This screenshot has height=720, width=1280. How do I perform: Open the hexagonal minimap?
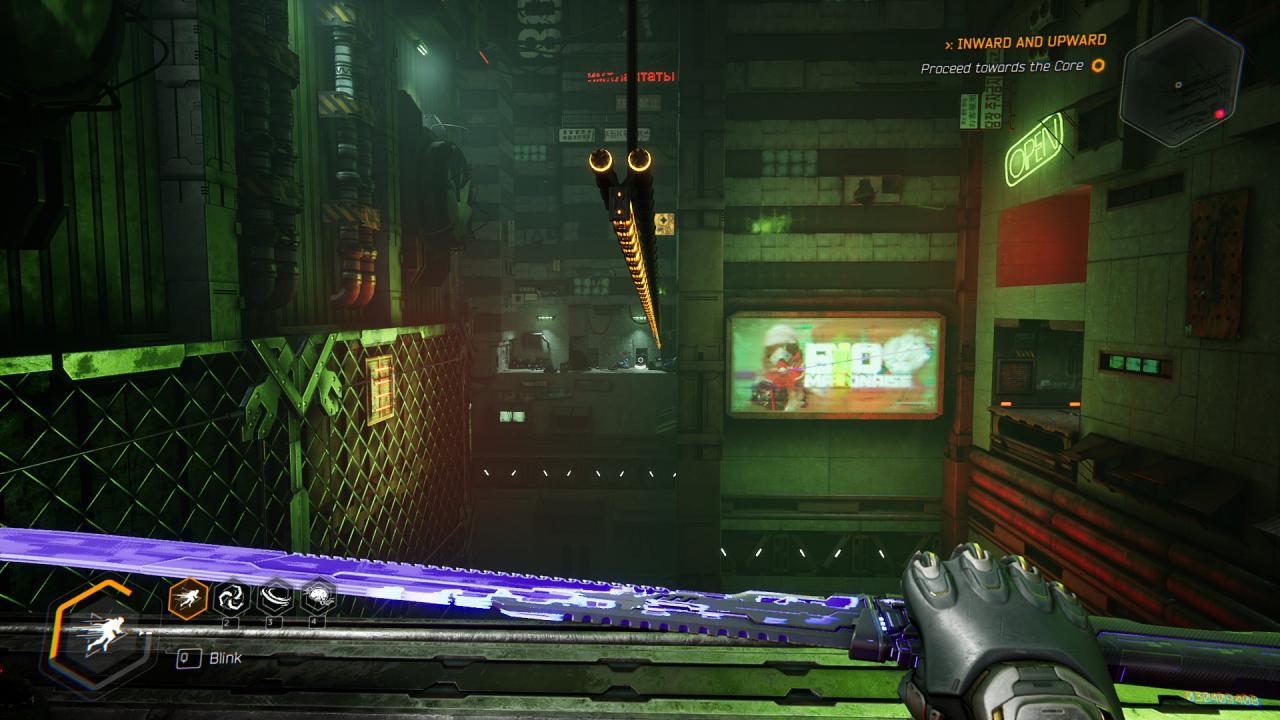coord(1180,82)
